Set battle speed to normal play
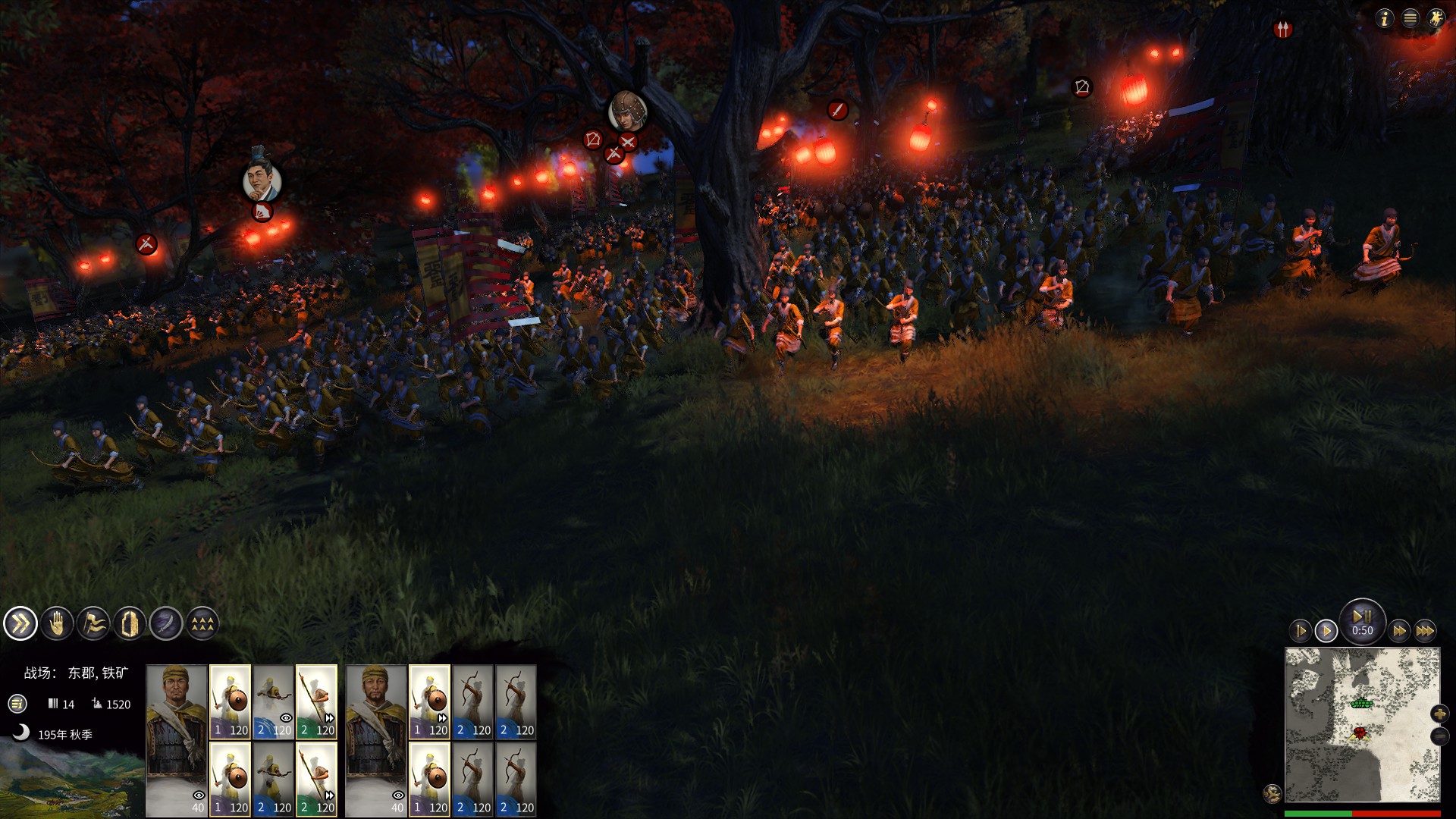This screenshot has height=819, width=1456. pos(1326,631)
